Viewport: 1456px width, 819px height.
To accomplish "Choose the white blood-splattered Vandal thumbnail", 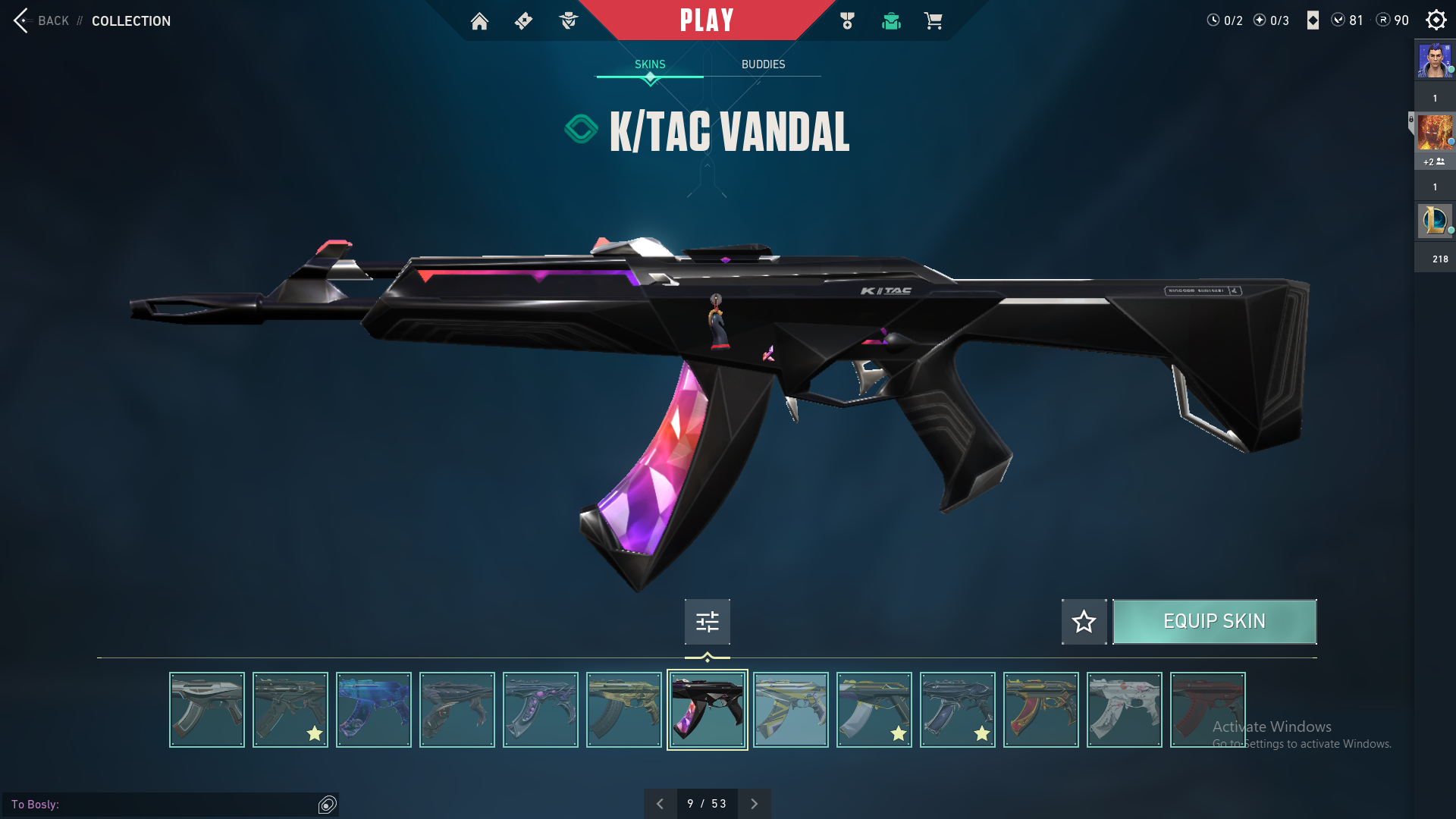I will [1125, 710].
